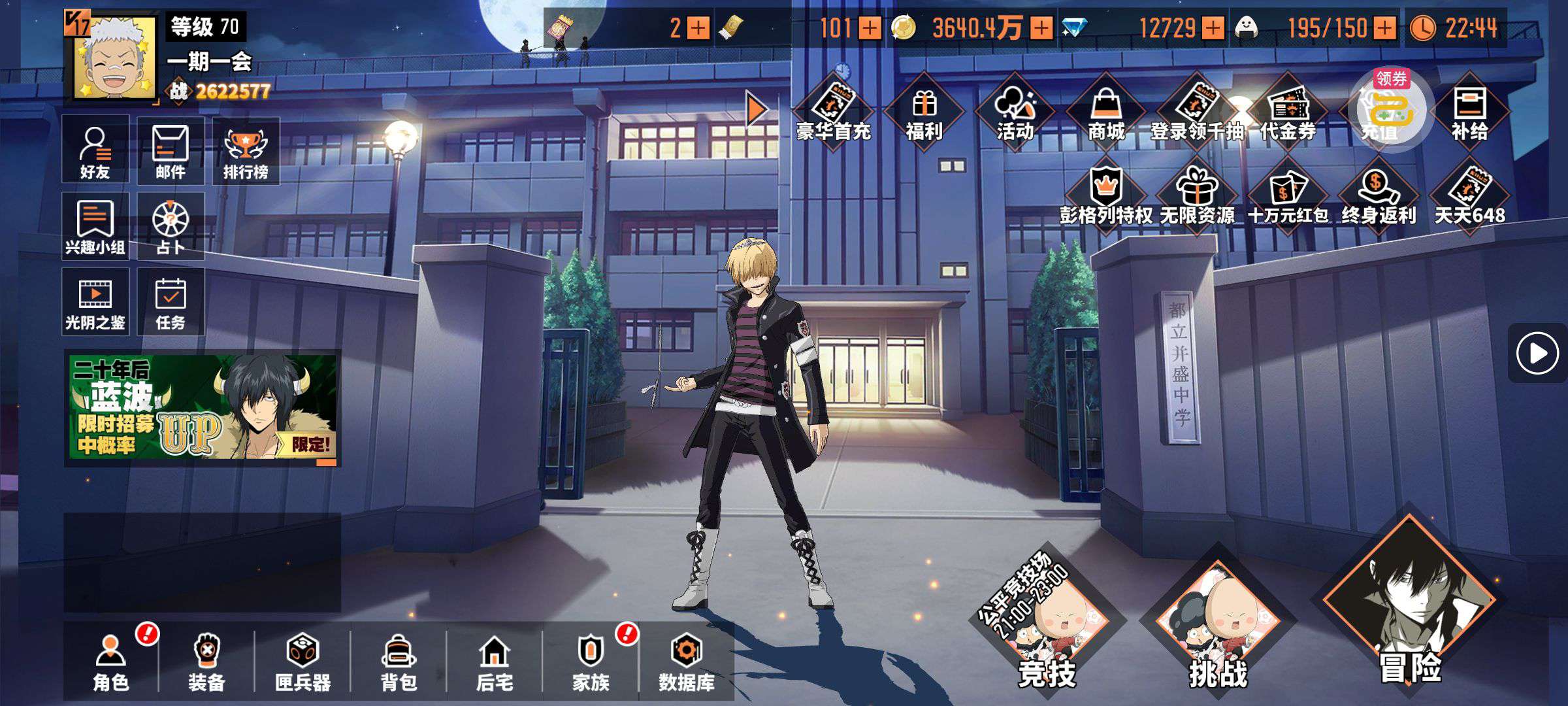Open the 角色 character screen
This screenshot has width=1568, height=706.
[x=111, y=662]
